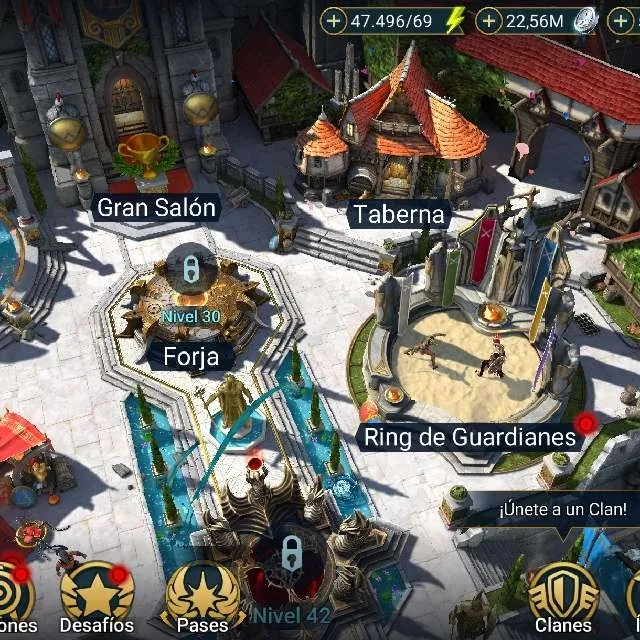Add more energy with the plus button
This screenshot has width=640, height=640.
[x=334, y=19]
